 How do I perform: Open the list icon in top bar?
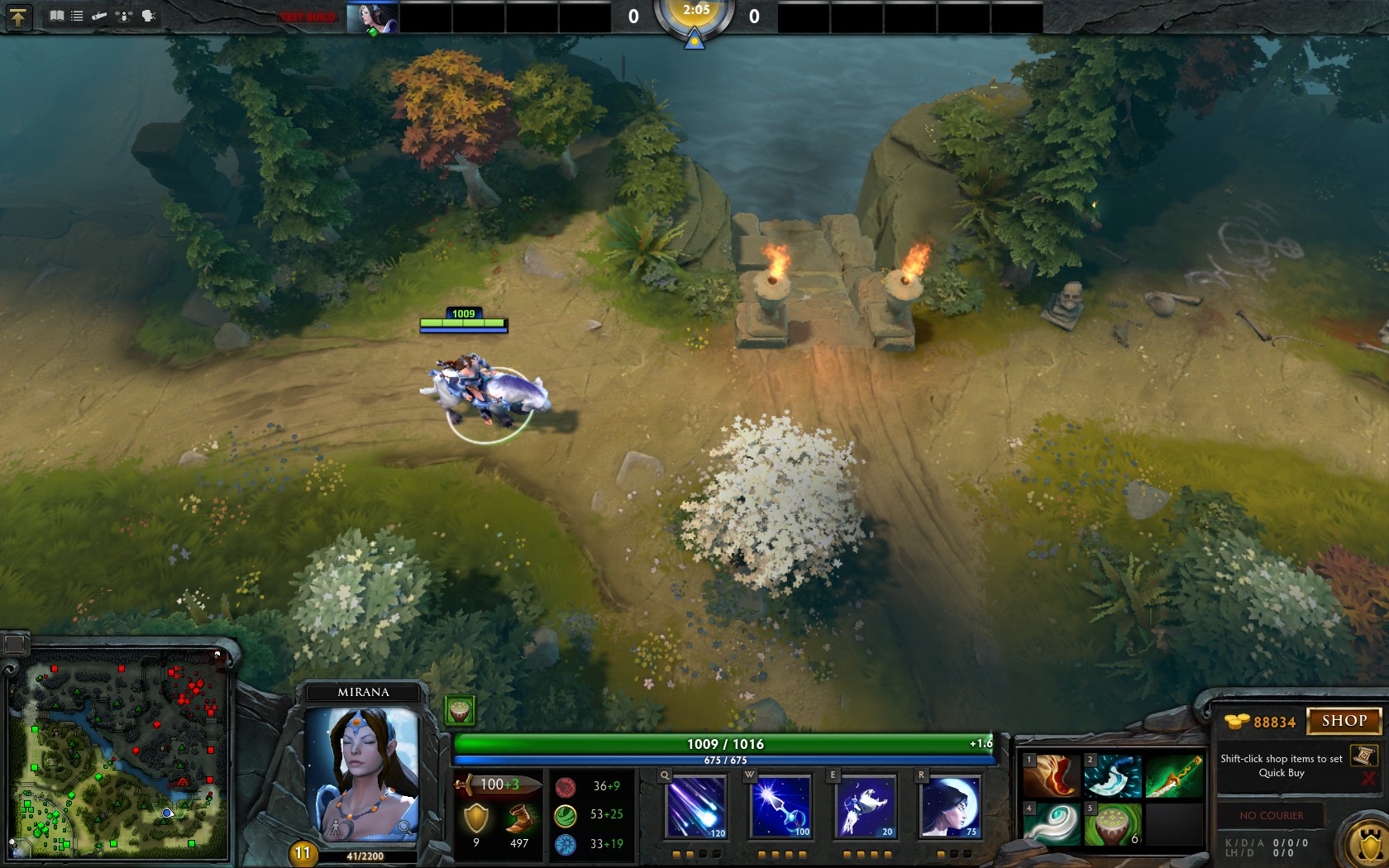(77, 16)
